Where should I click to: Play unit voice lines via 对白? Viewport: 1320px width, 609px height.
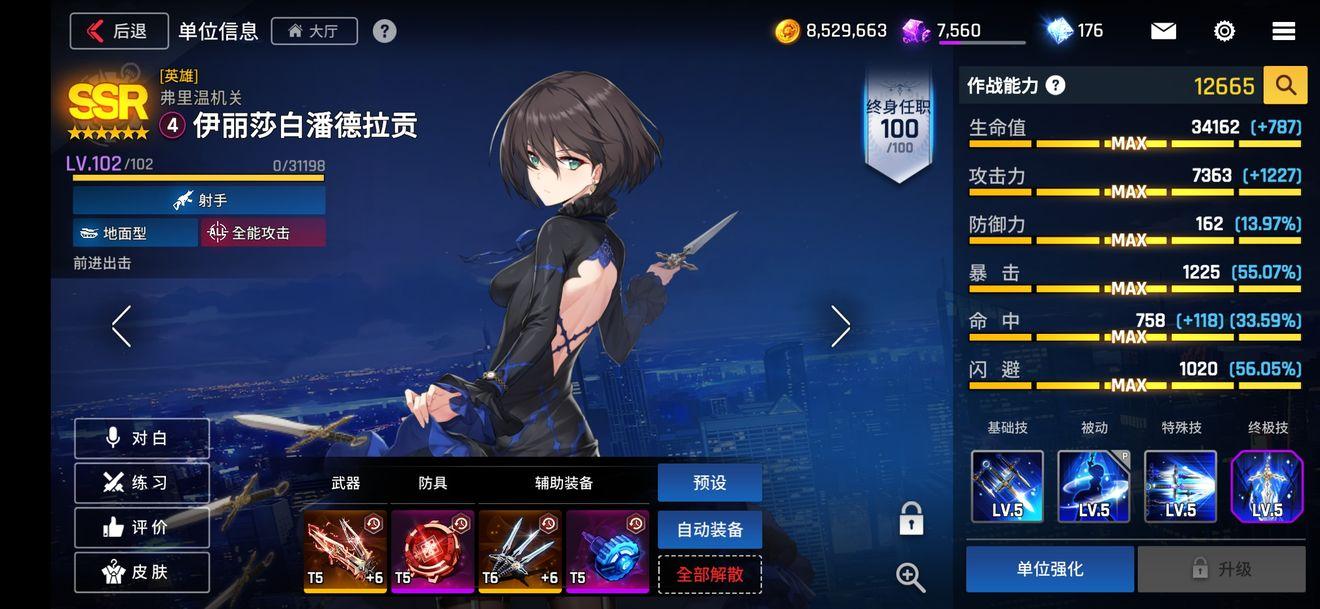142,438
